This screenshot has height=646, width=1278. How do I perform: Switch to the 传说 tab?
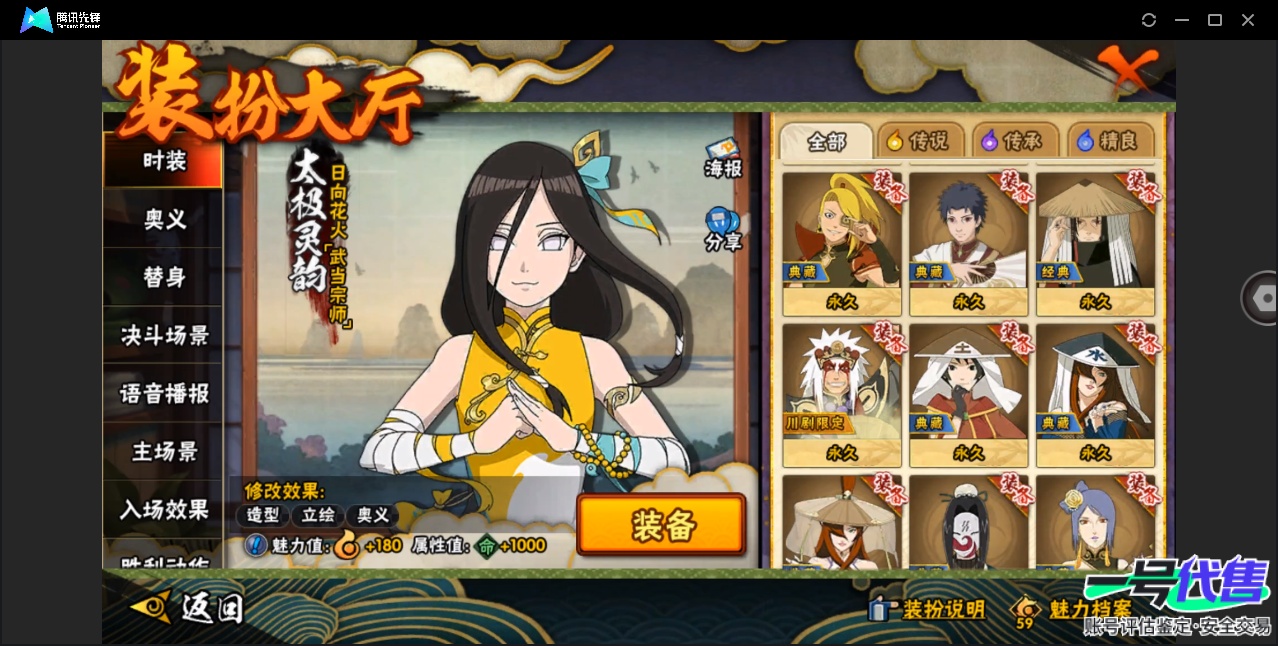(920, 142)
